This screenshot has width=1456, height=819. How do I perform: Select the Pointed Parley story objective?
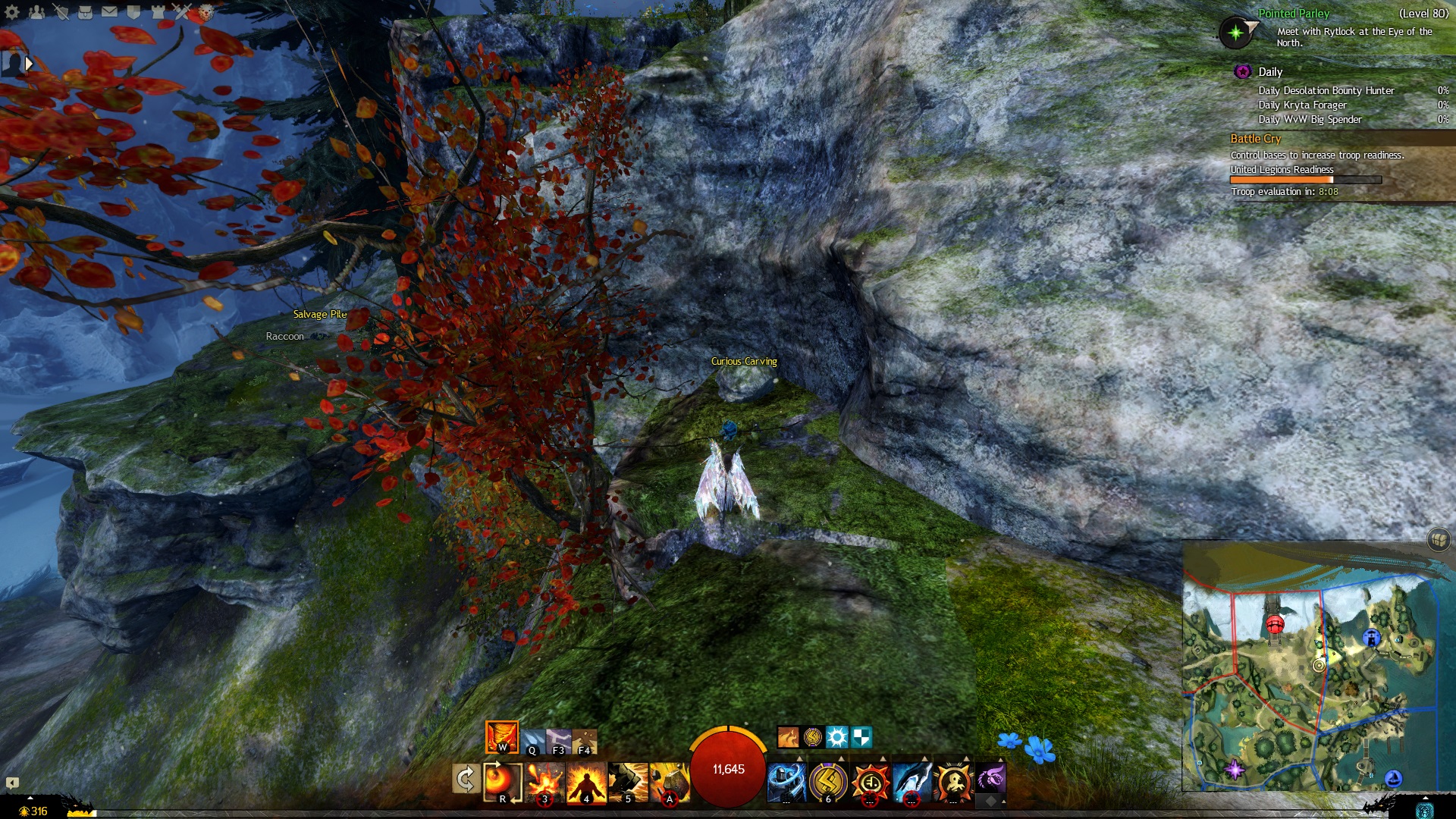tap(1293, 14)
